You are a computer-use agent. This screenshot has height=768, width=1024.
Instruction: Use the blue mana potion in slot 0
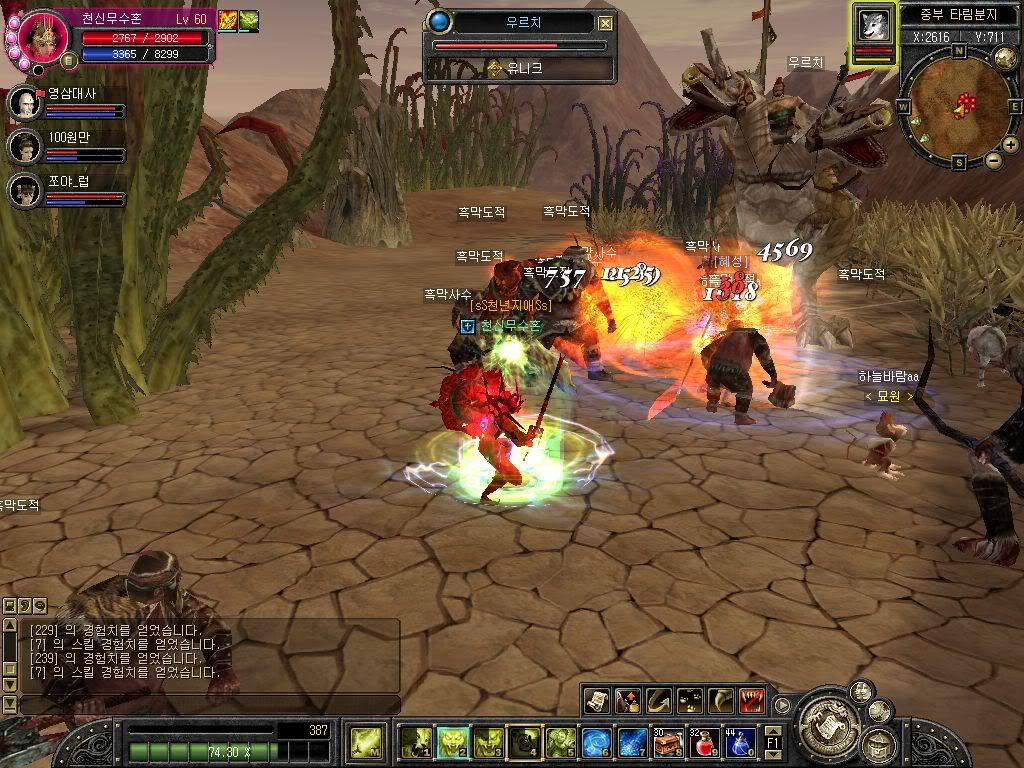[x=741, y=743]
